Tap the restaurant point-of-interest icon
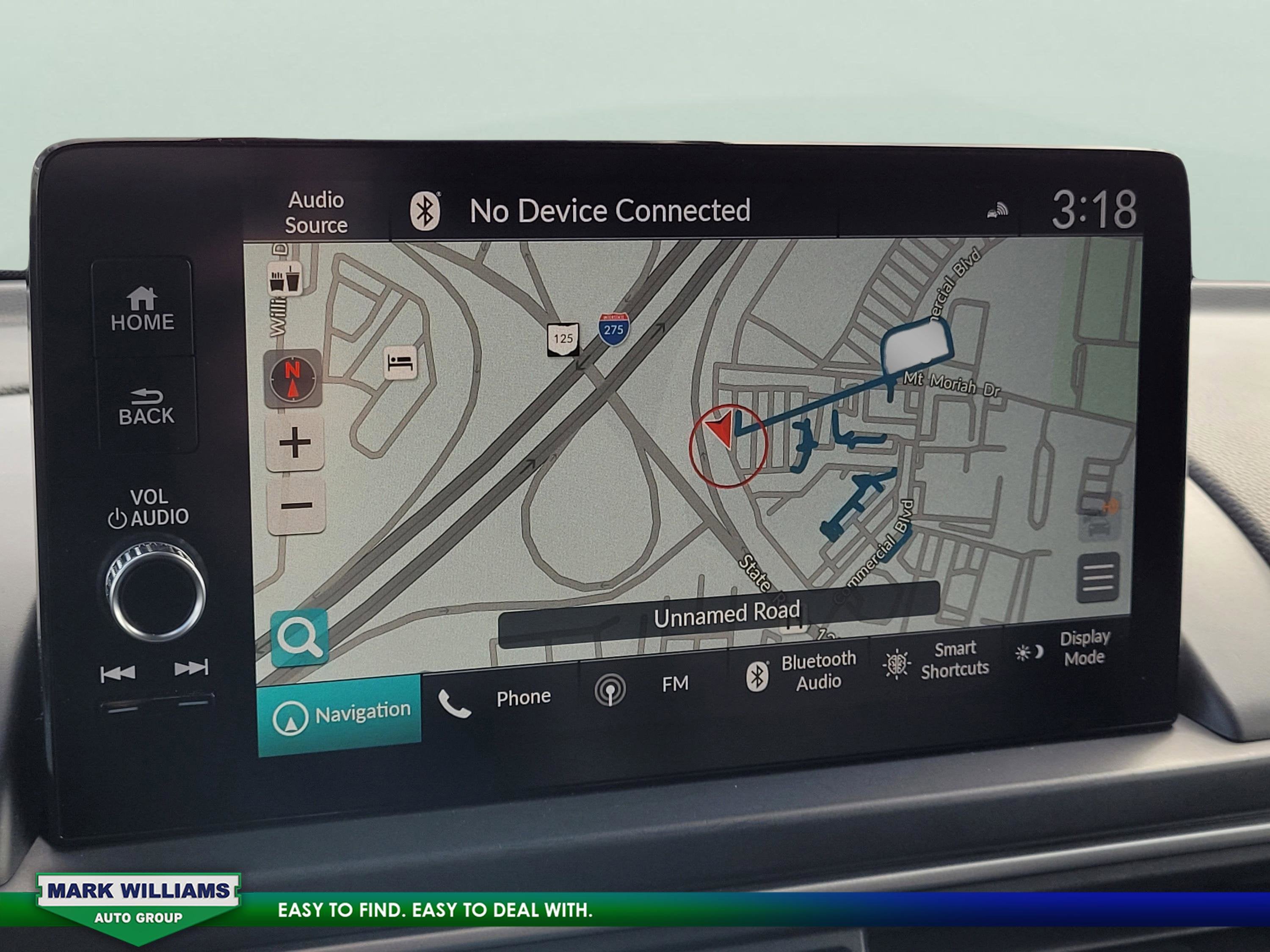1270x952 pixels. click(x=285, y=280)
